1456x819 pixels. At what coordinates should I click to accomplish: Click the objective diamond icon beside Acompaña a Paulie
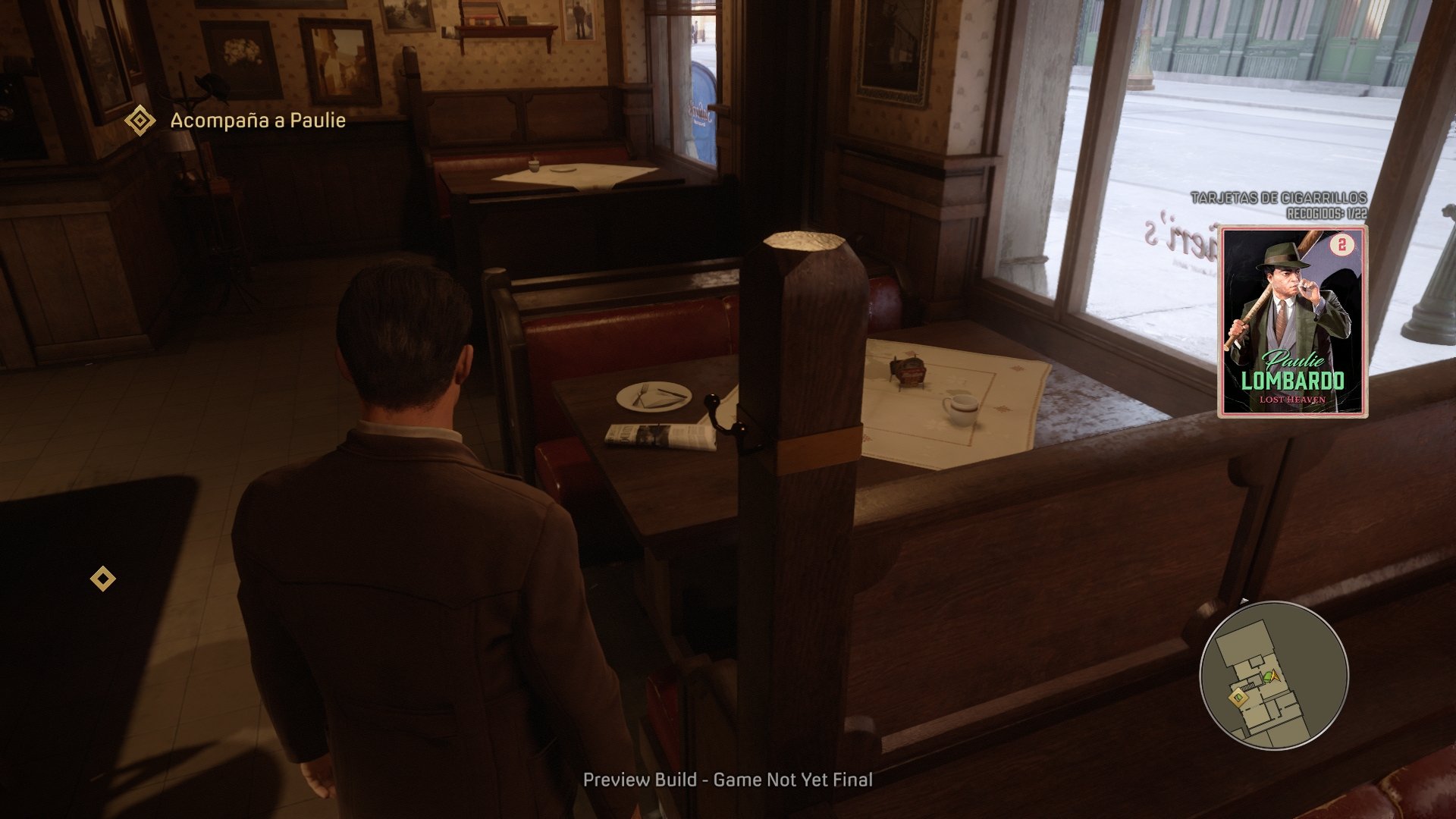tap(141, 118)
